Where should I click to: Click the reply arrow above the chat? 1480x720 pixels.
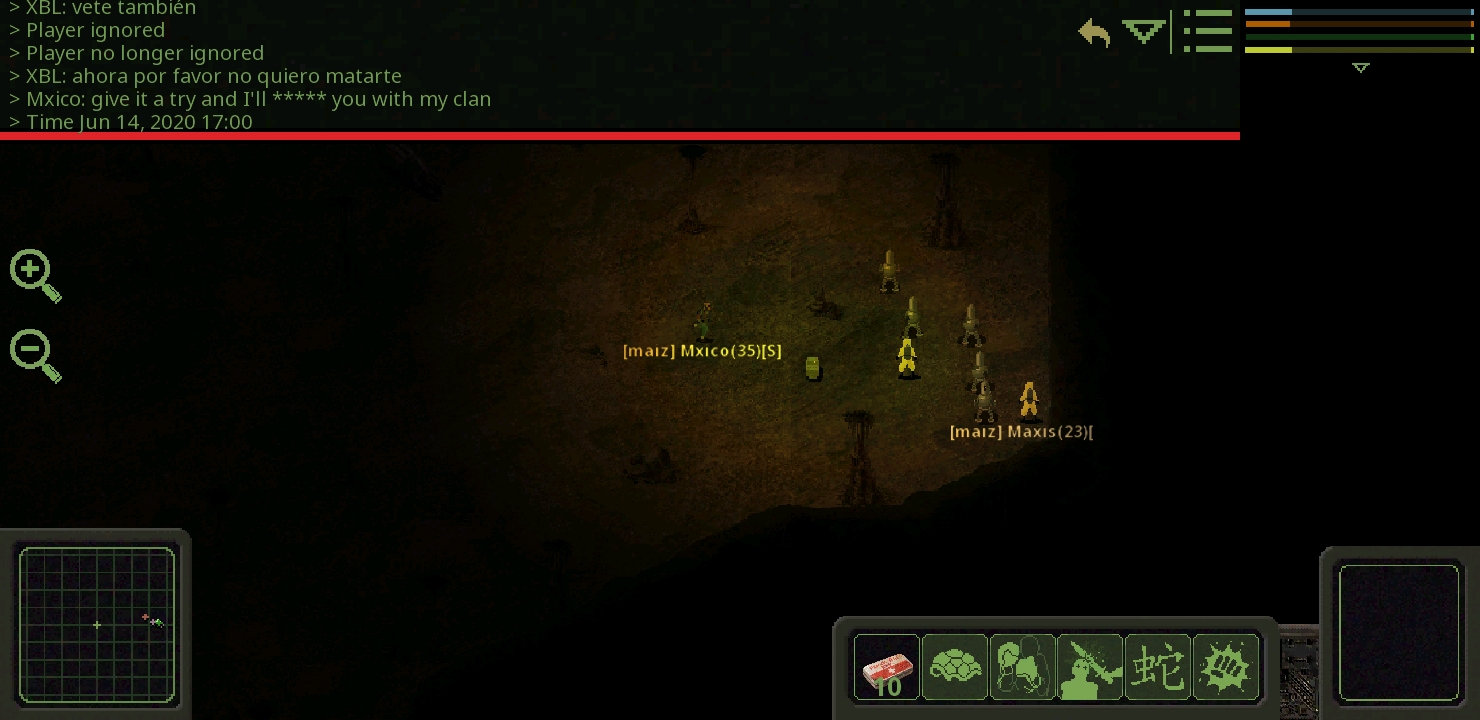click(1093, 33)
